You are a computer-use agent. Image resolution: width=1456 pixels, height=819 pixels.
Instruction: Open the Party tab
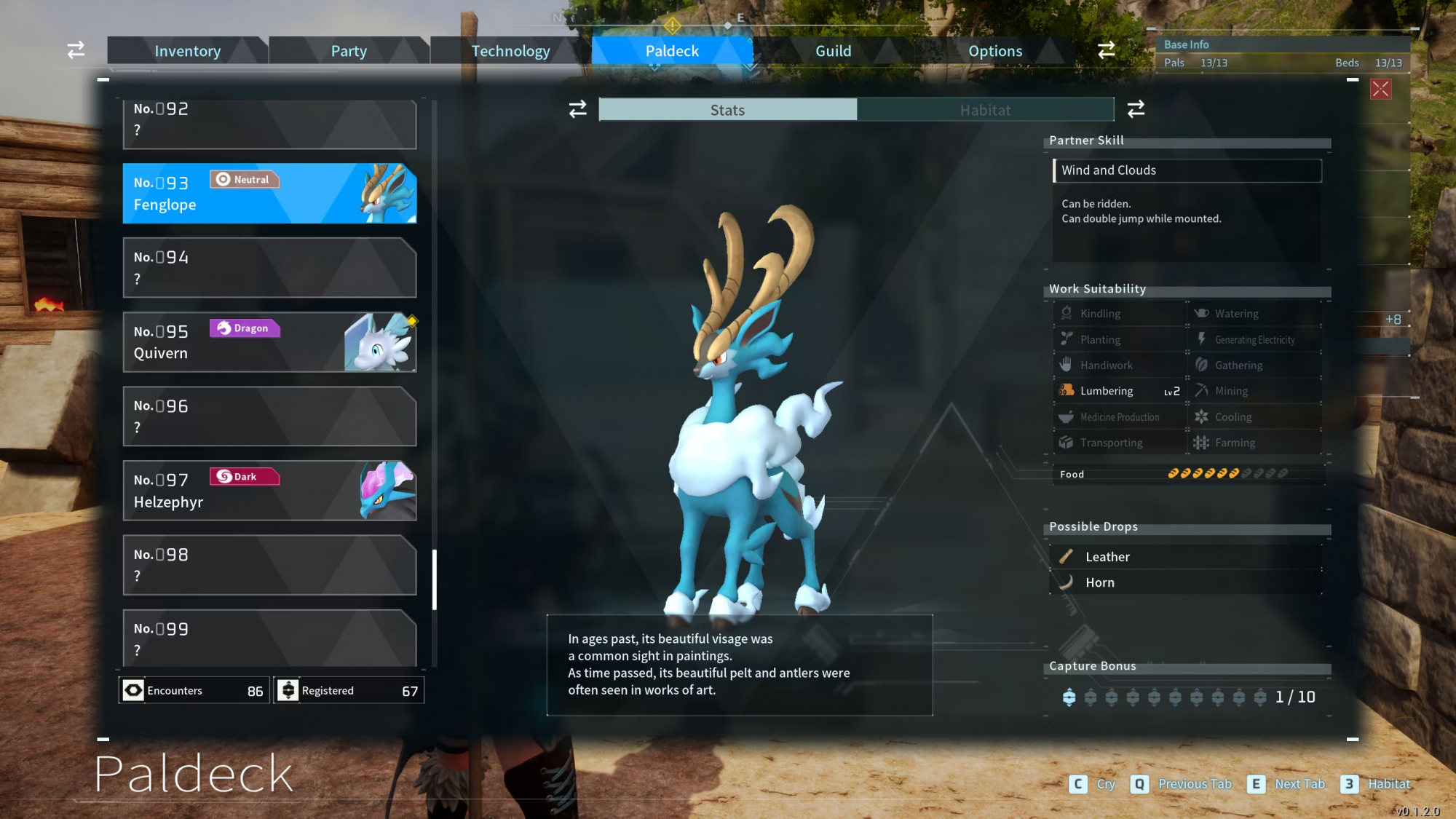pos(349,51)
